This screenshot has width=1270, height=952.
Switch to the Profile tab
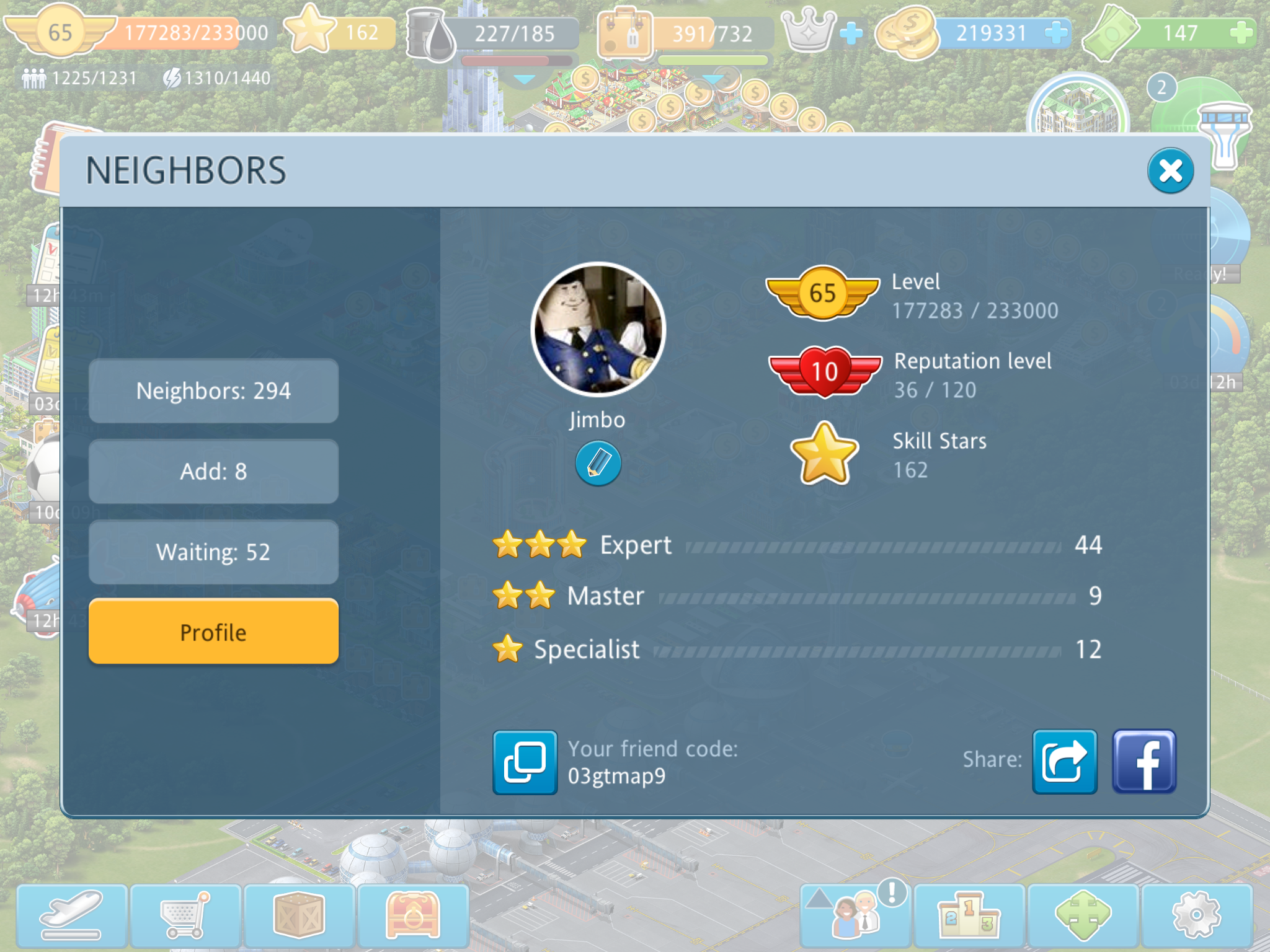(x=213, y=632)
